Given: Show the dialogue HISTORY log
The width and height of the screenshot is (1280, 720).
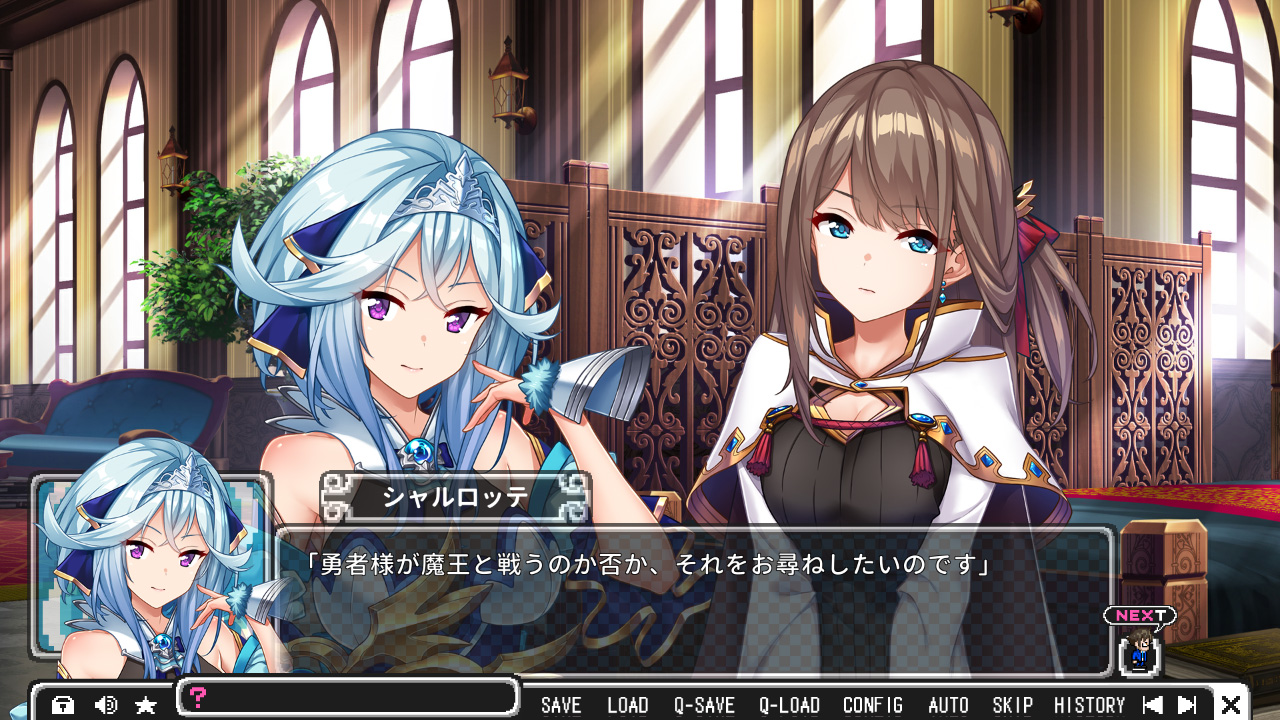Looking at the screenshot, I should click(1089, 705).
